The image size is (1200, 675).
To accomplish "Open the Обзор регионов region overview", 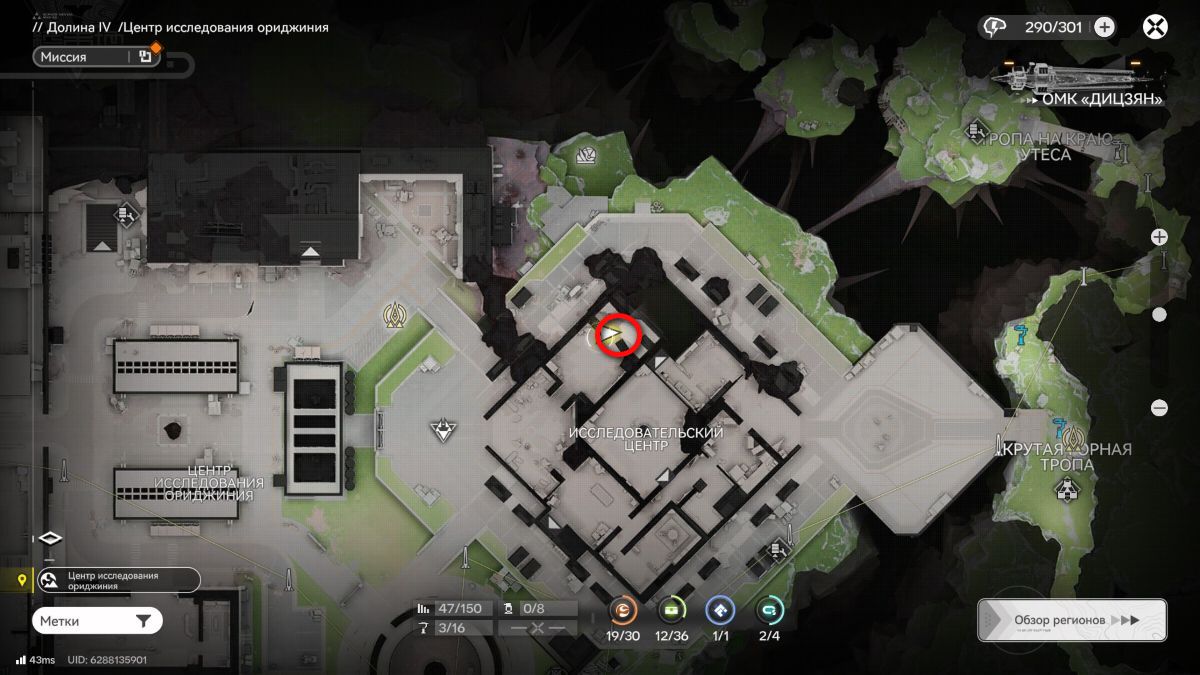I will [x=1071, y=620].
